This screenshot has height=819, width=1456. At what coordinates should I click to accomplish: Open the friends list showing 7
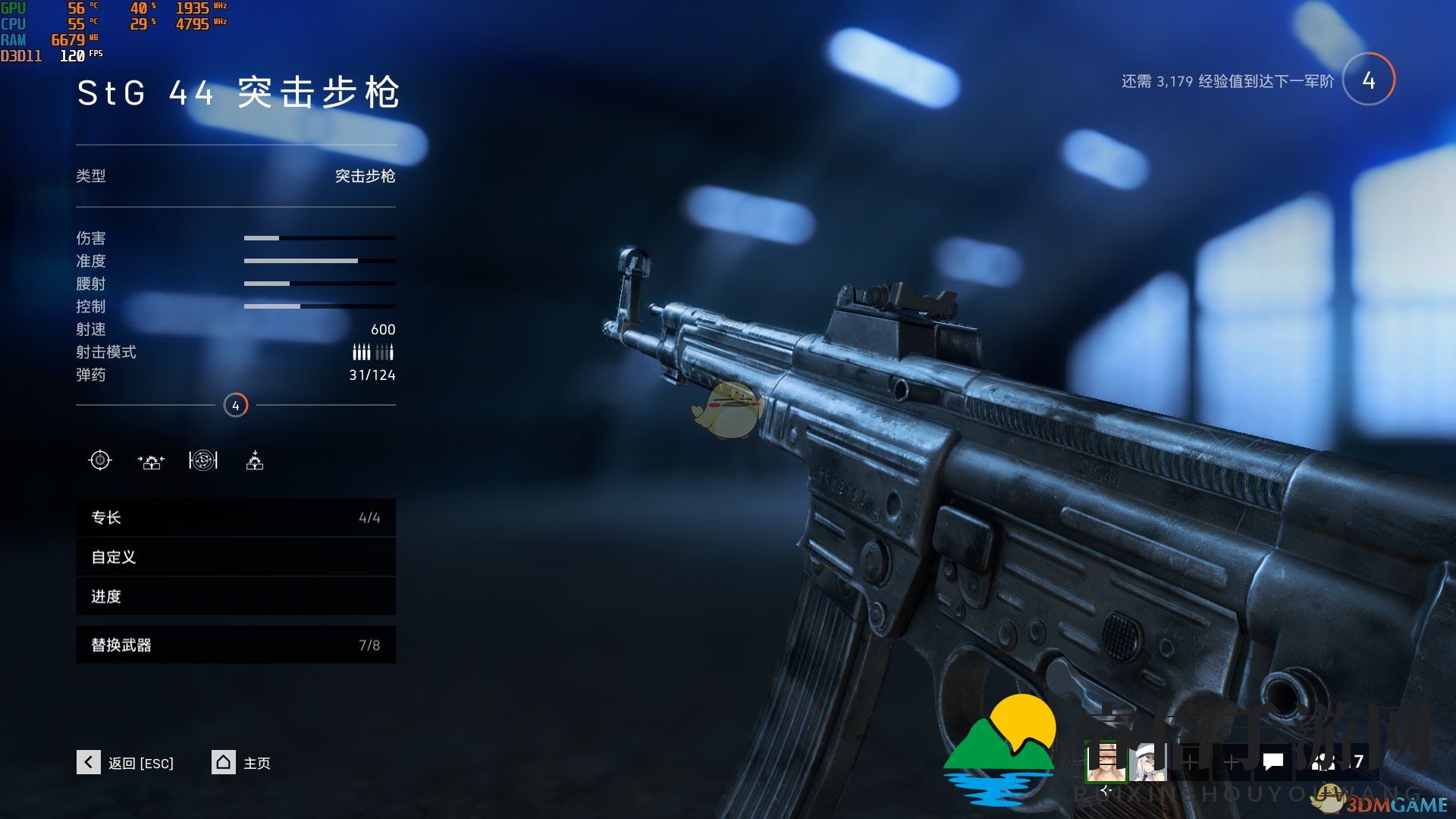click(x=1339, y=761)
